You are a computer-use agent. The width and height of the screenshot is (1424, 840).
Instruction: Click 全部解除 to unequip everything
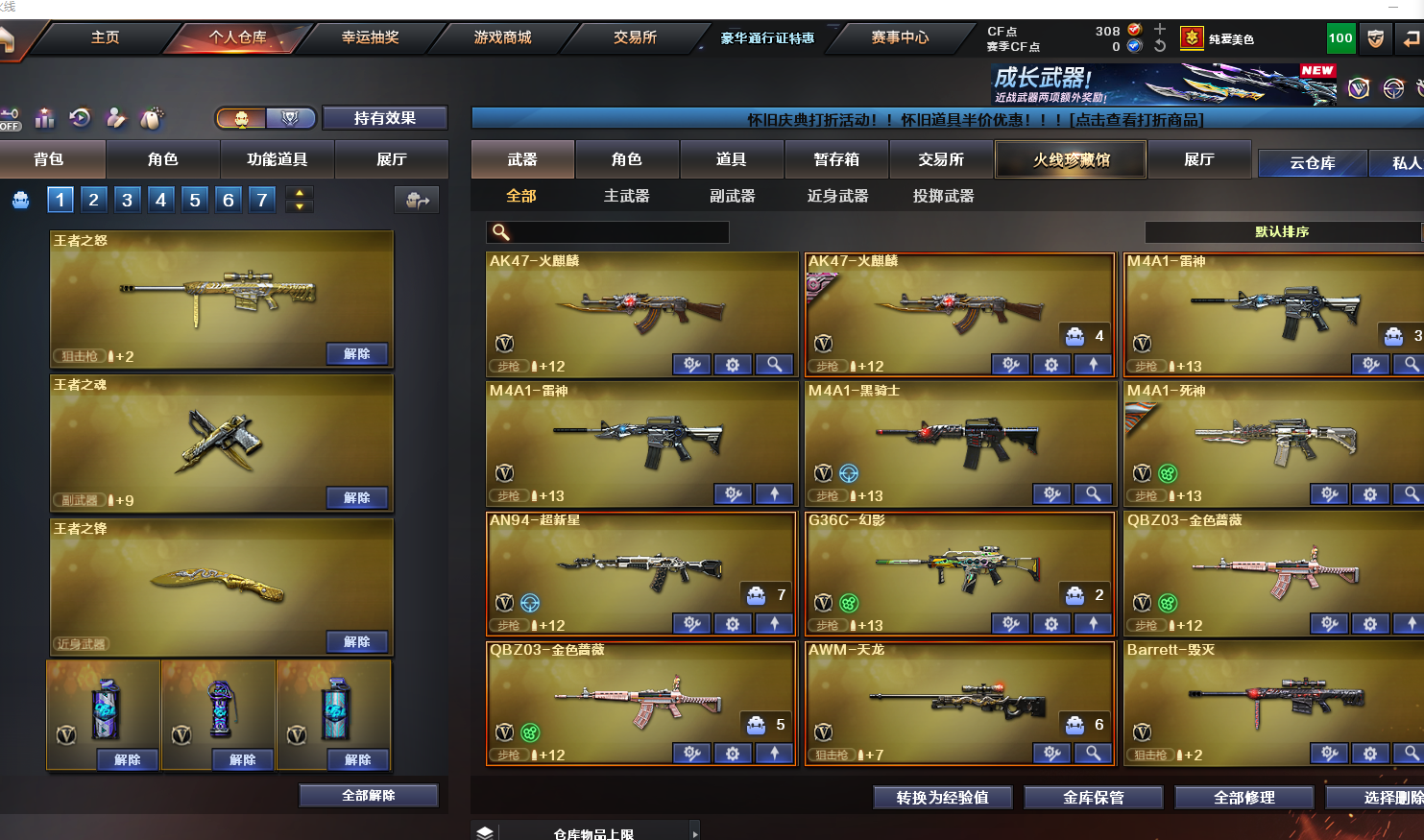point(369,796)
